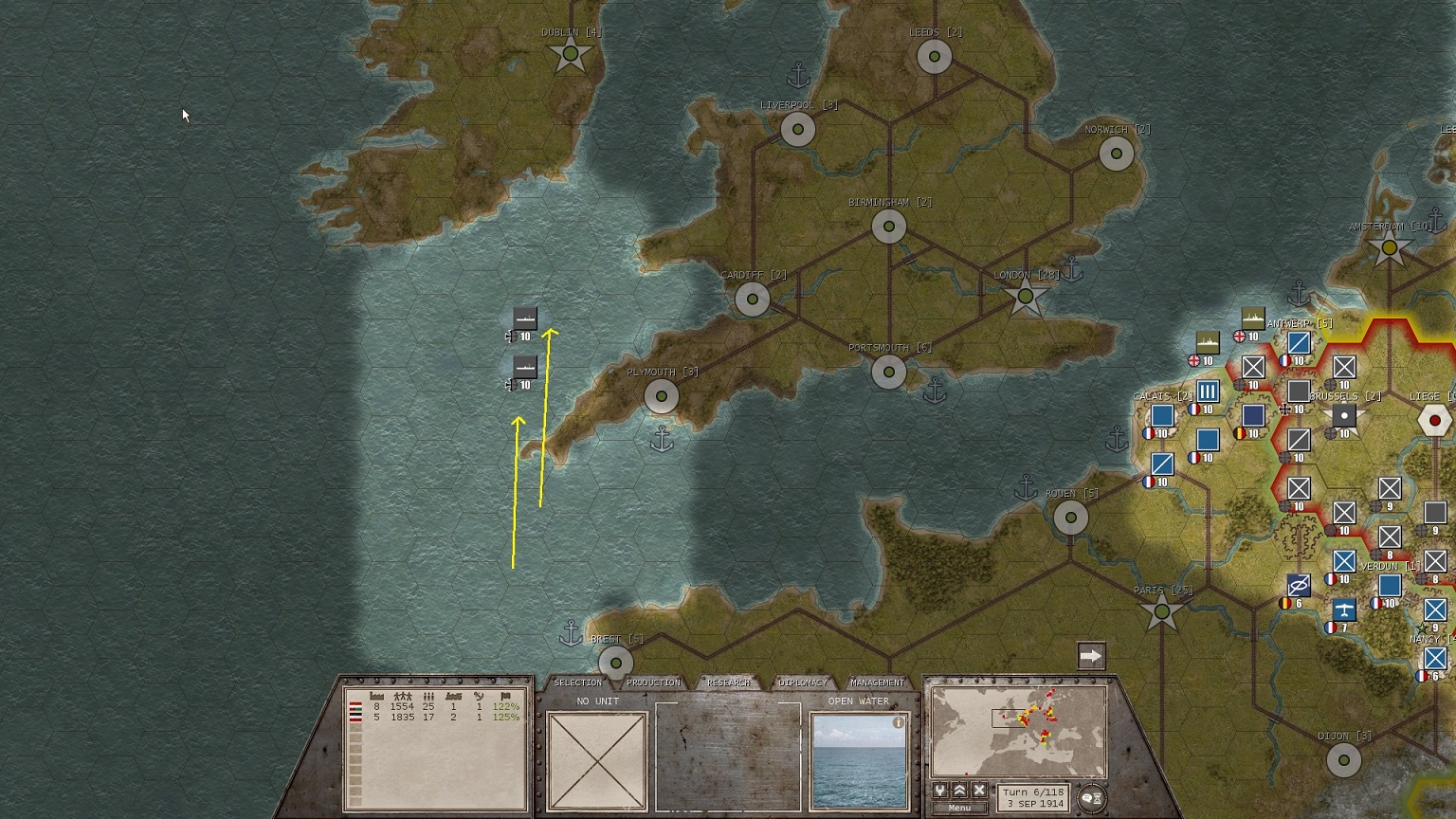
Task: Open the Menu button
Action: (x=959, y=808)
